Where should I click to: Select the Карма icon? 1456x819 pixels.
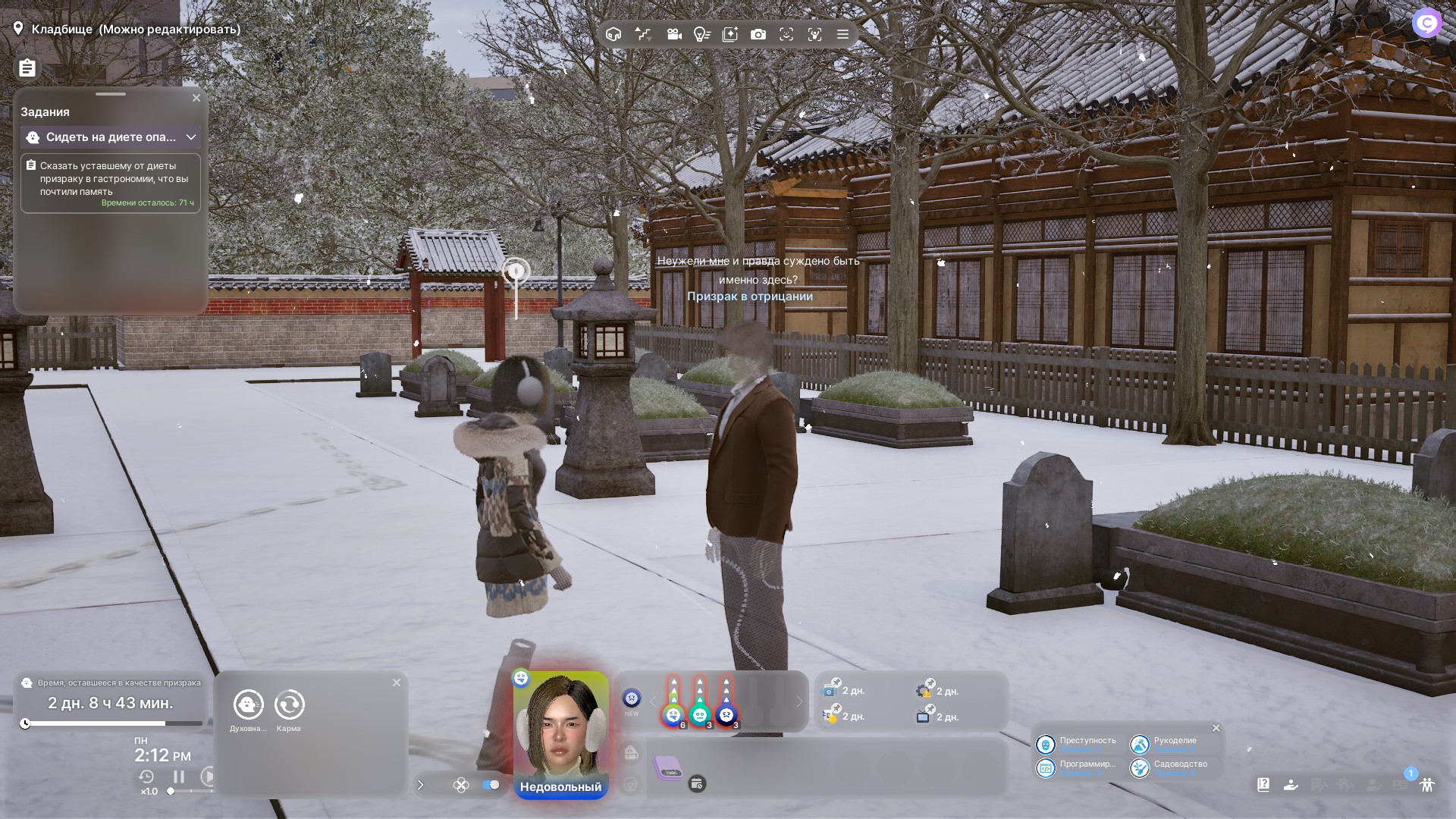click(x=289, y=705)
